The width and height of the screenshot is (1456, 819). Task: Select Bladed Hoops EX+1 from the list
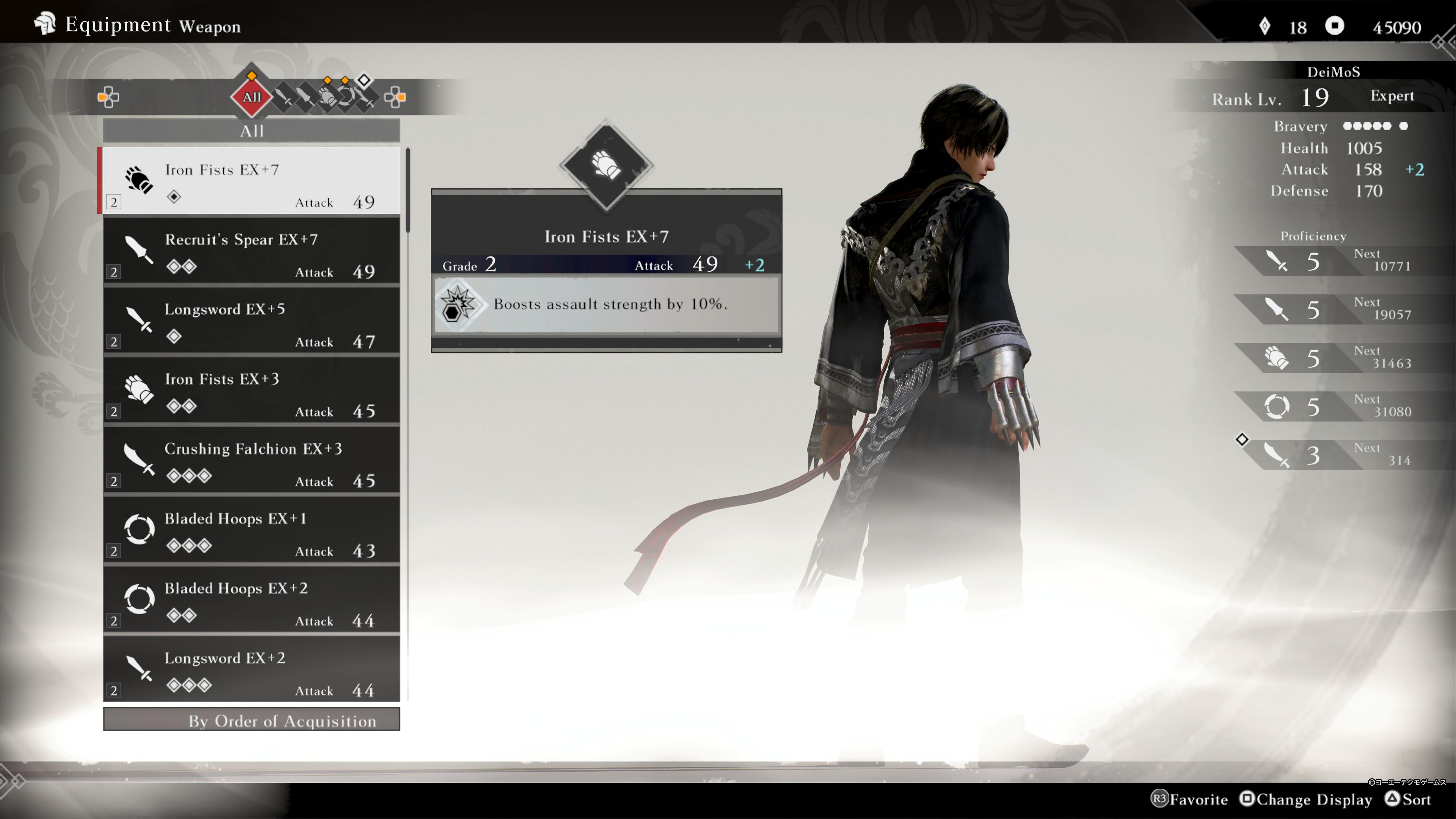251,531
